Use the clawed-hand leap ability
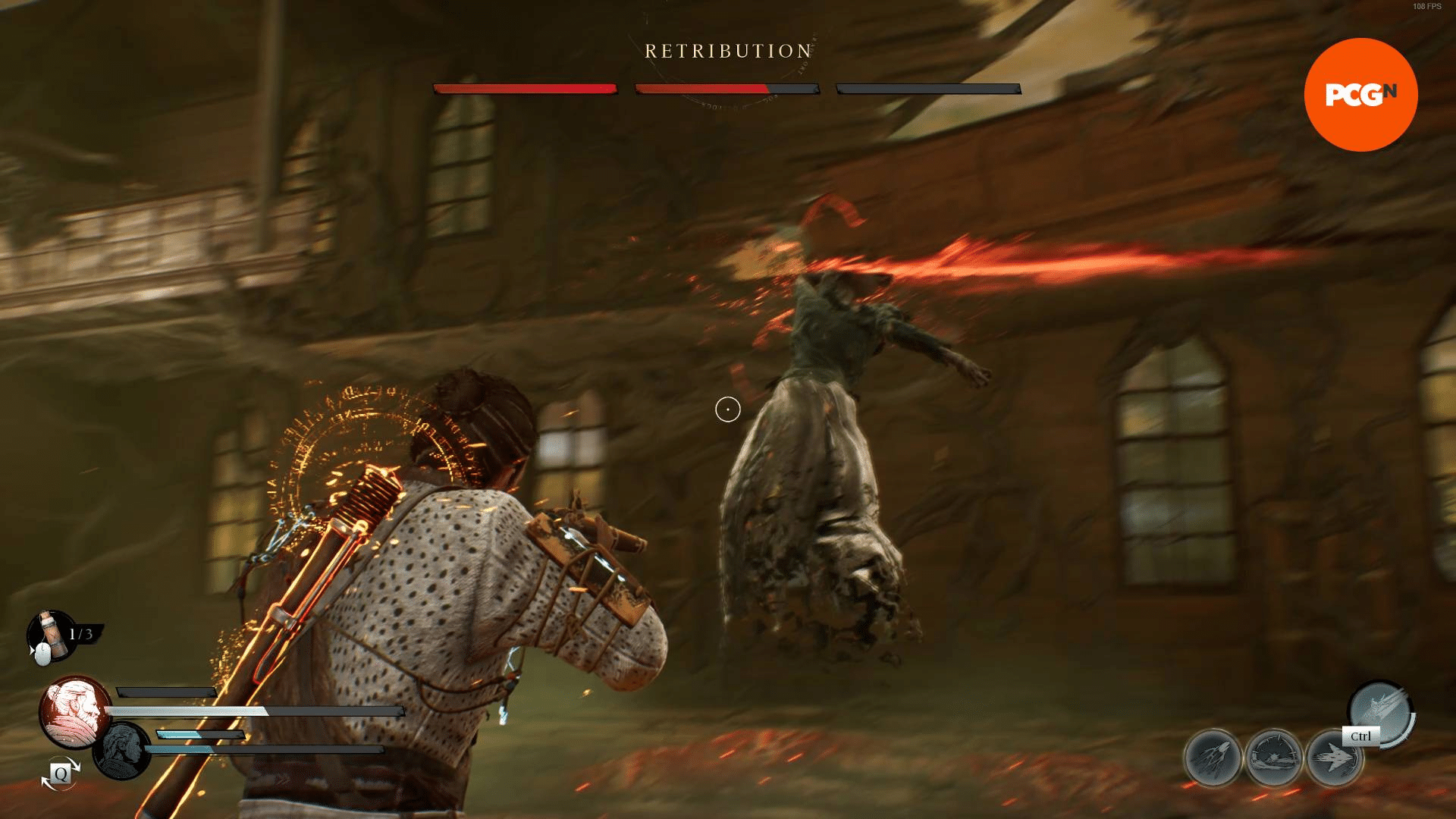The width and height of the screenshot is (1456, 819). [x=1213, y=758]
